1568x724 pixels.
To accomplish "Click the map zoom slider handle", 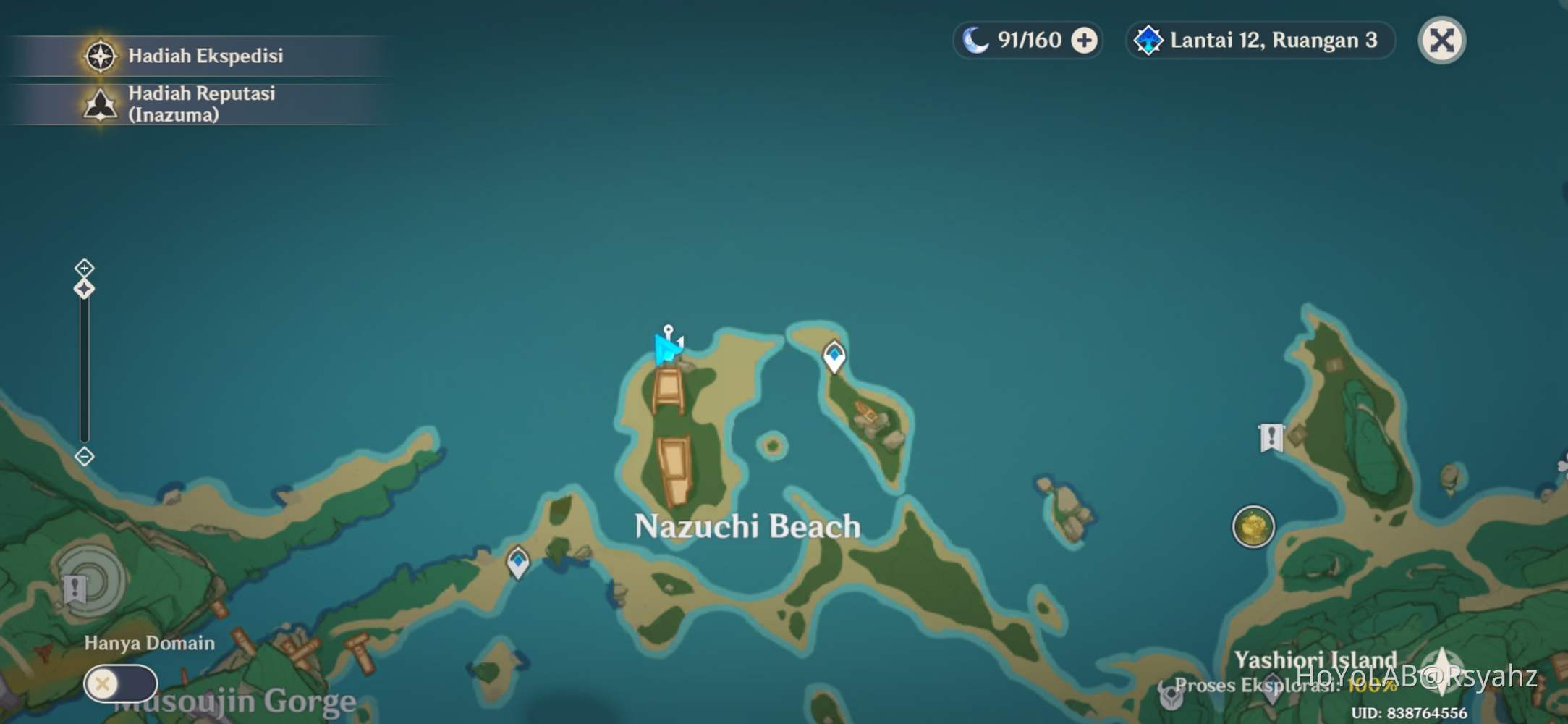I will [84, 290].
